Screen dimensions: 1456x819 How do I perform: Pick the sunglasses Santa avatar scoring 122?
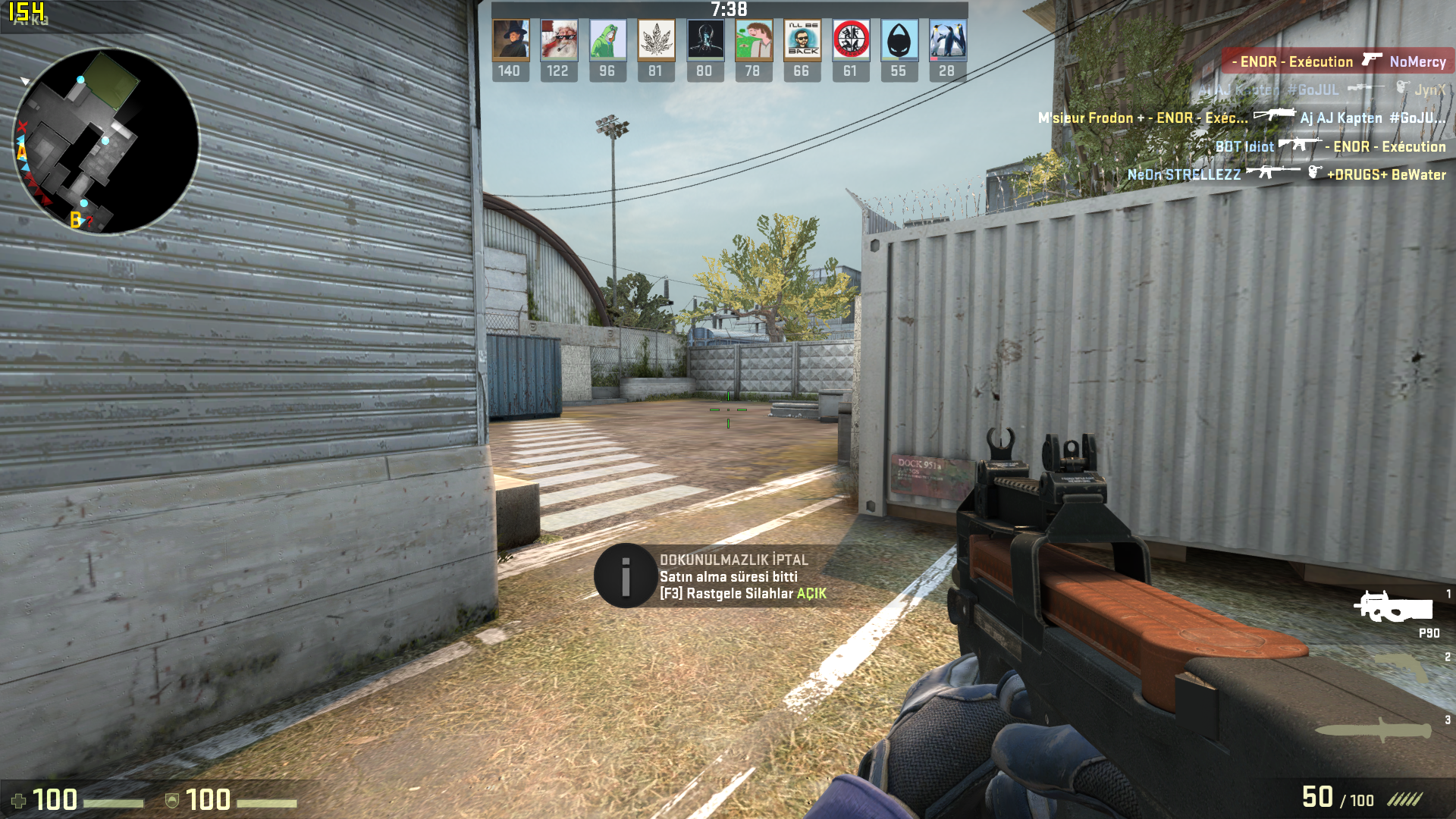559,40
